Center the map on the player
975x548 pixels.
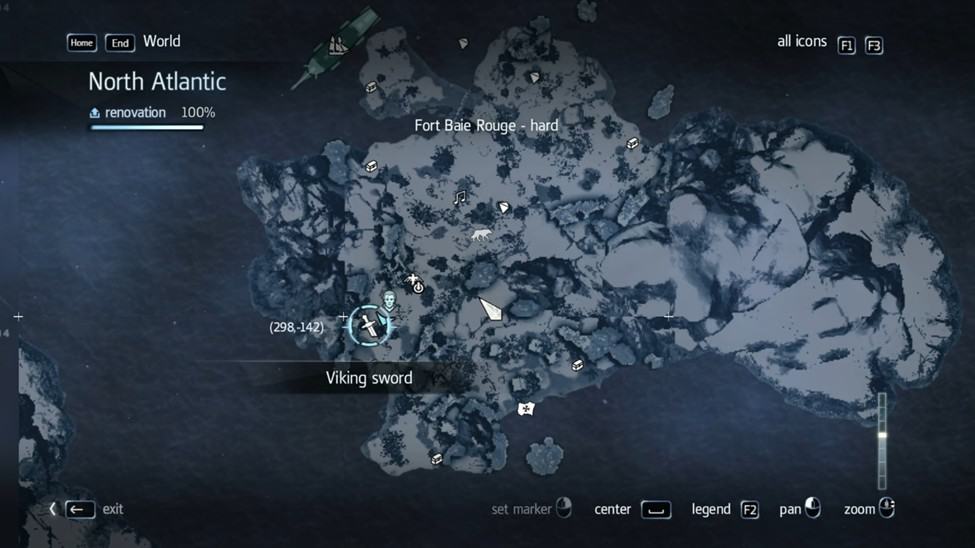pos(655,510)
